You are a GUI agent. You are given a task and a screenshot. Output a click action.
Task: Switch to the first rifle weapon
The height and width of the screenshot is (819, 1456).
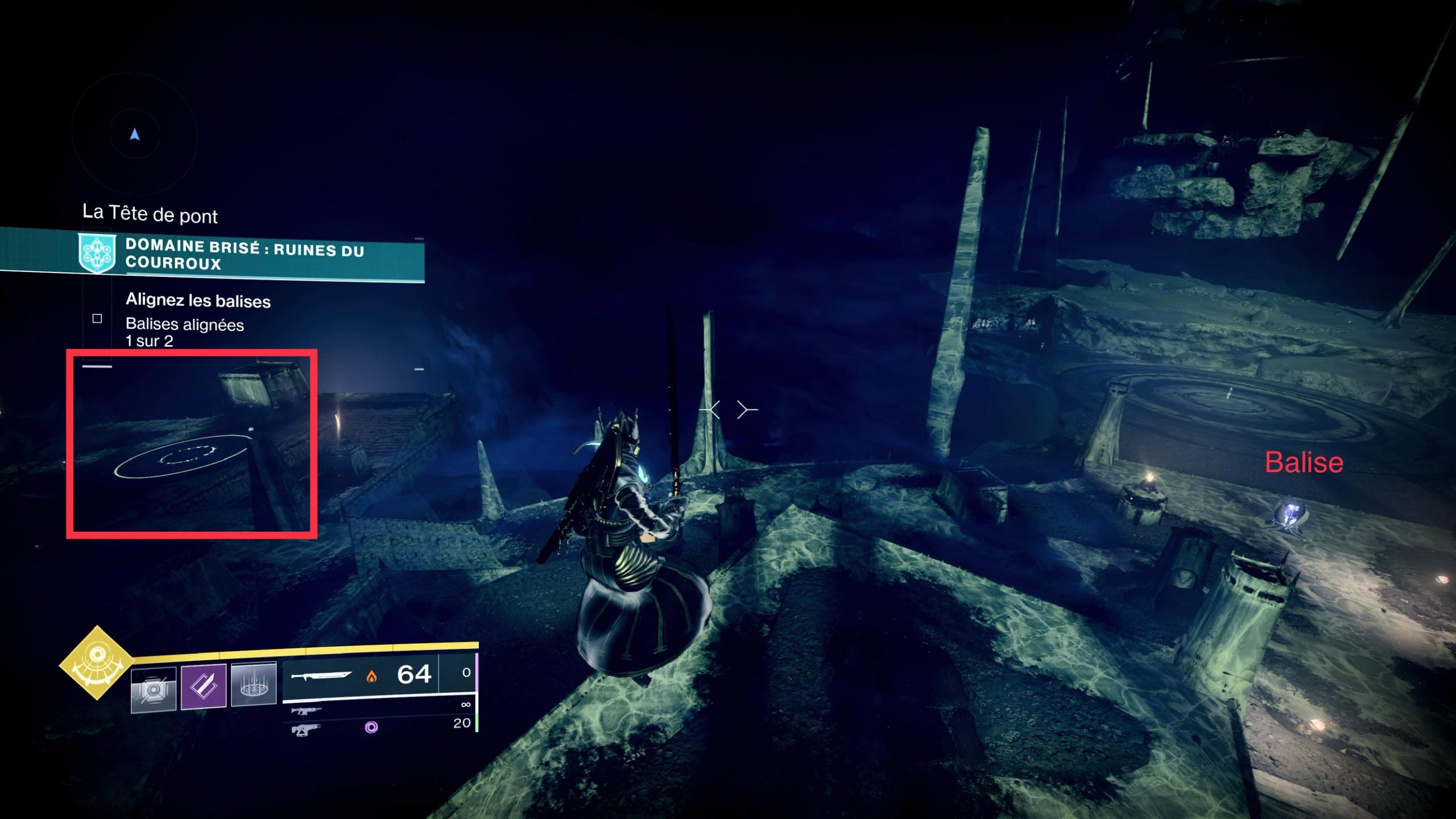point(306,712)
